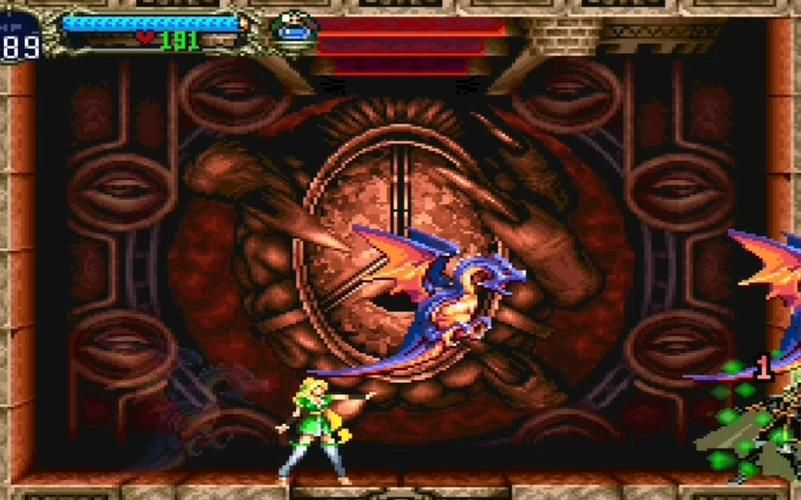Click the sub-weapon icon in the top HUD
Image resolution: width=801 pixels, height=500 pixels.
tap(294, 30)
